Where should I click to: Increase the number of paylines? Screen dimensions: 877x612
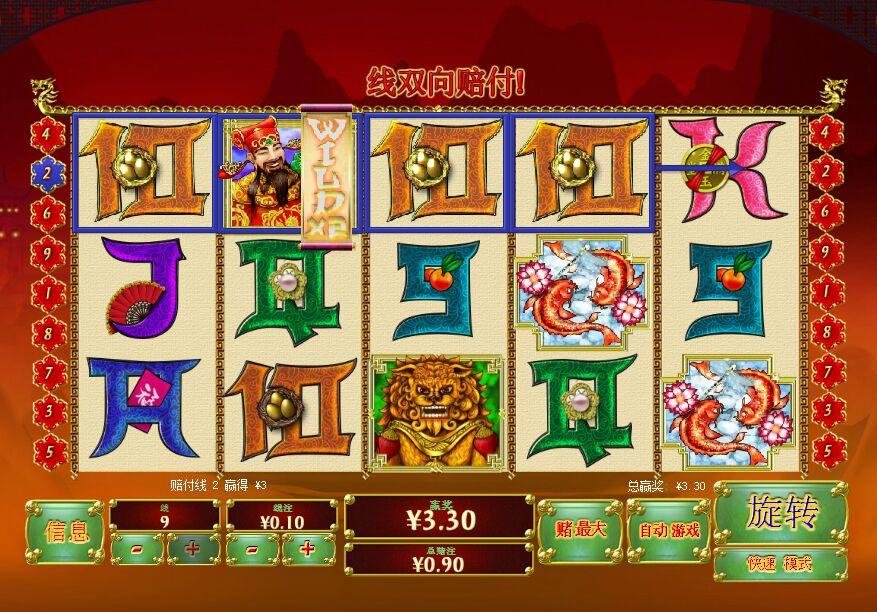[192, 549]
